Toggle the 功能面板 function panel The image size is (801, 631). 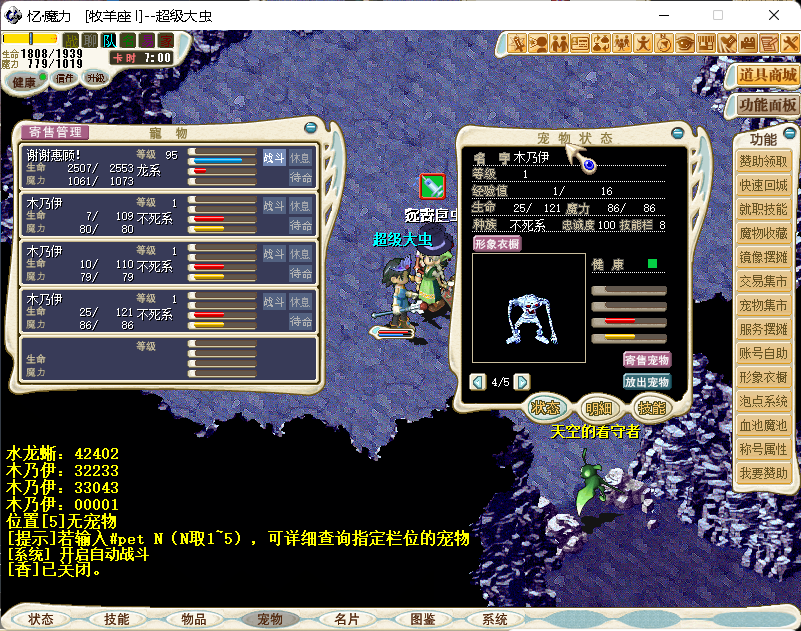coord(767,105)
